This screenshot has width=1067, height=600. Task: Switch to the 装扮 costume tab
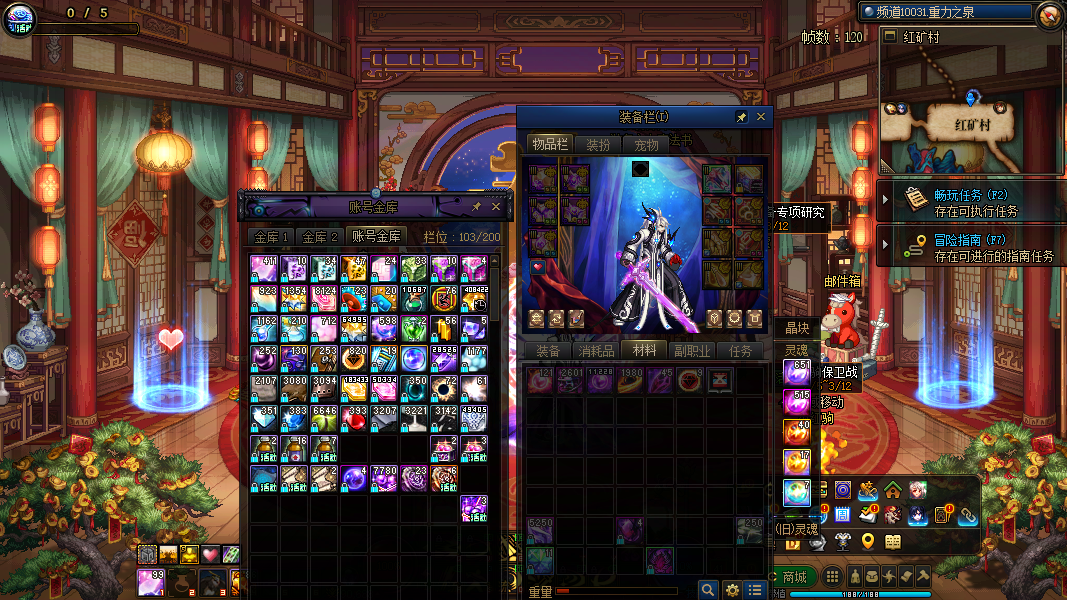598,145
